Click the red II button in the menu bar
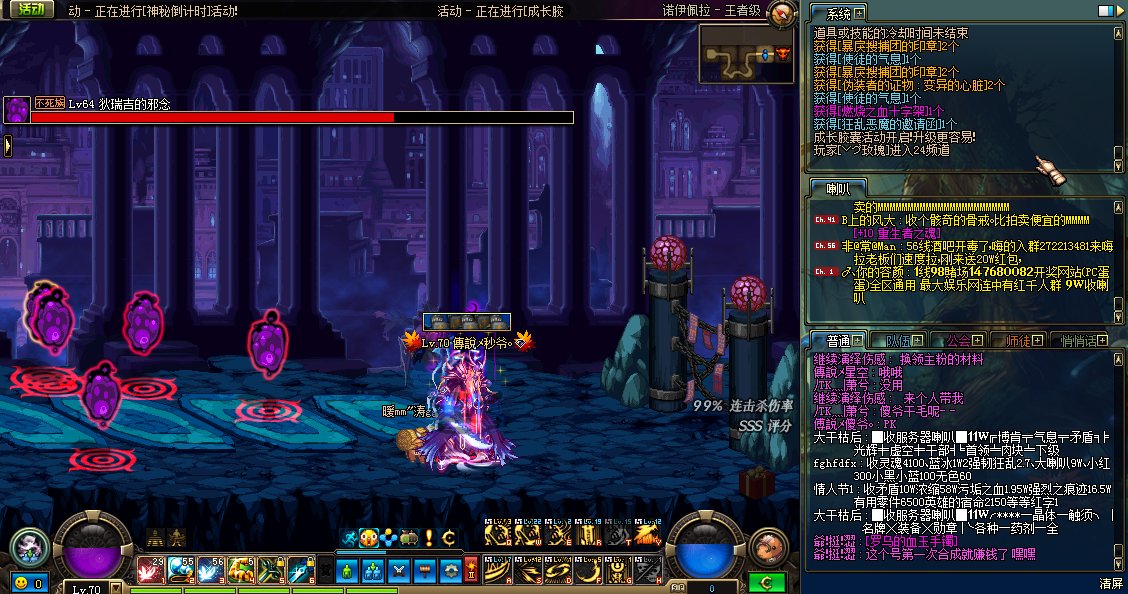The height and width of the screenshot is (594, 1128). click(x=470, y=571)
